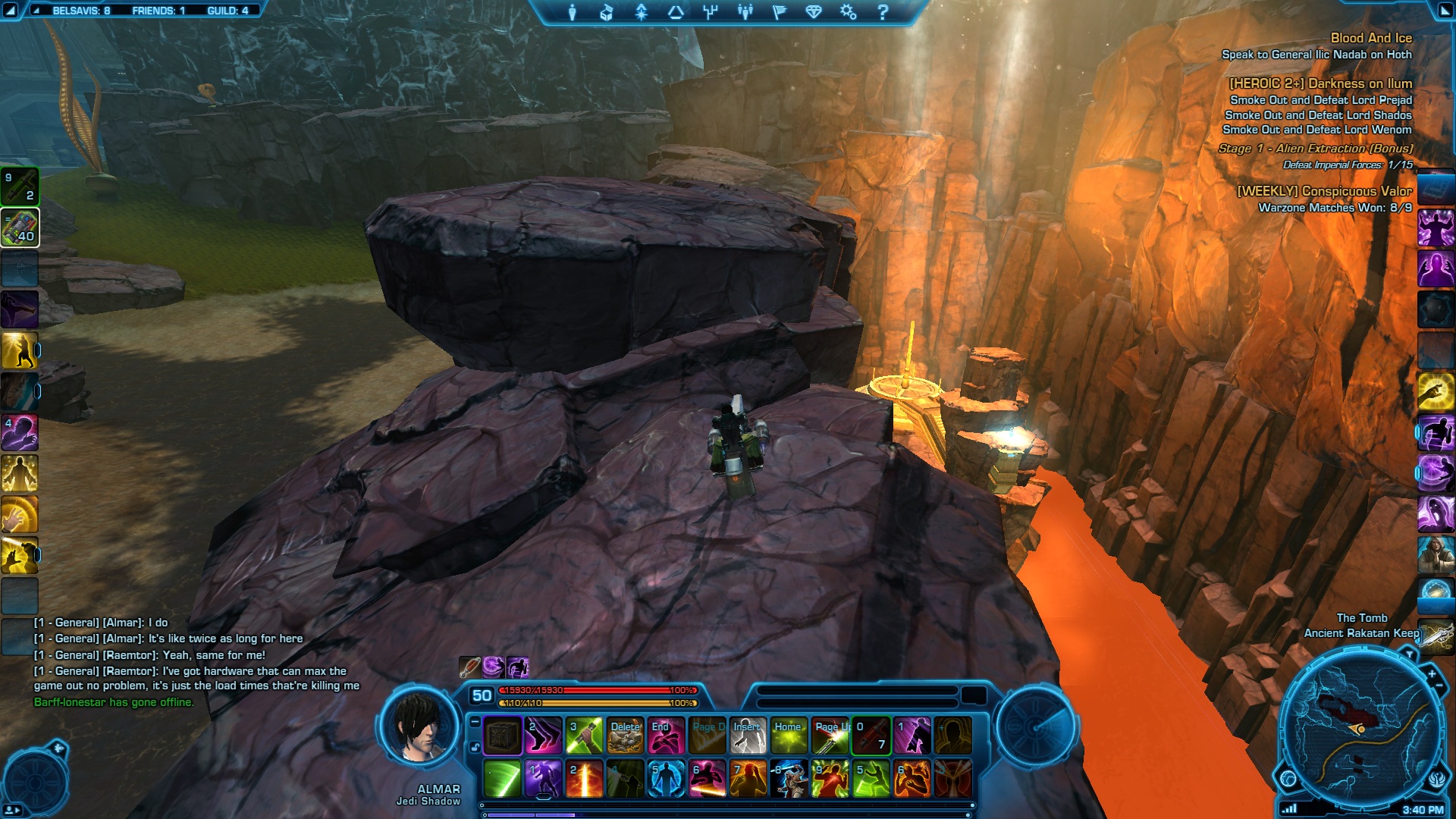Toggle the quickbar lock icon

coord(475,748)
